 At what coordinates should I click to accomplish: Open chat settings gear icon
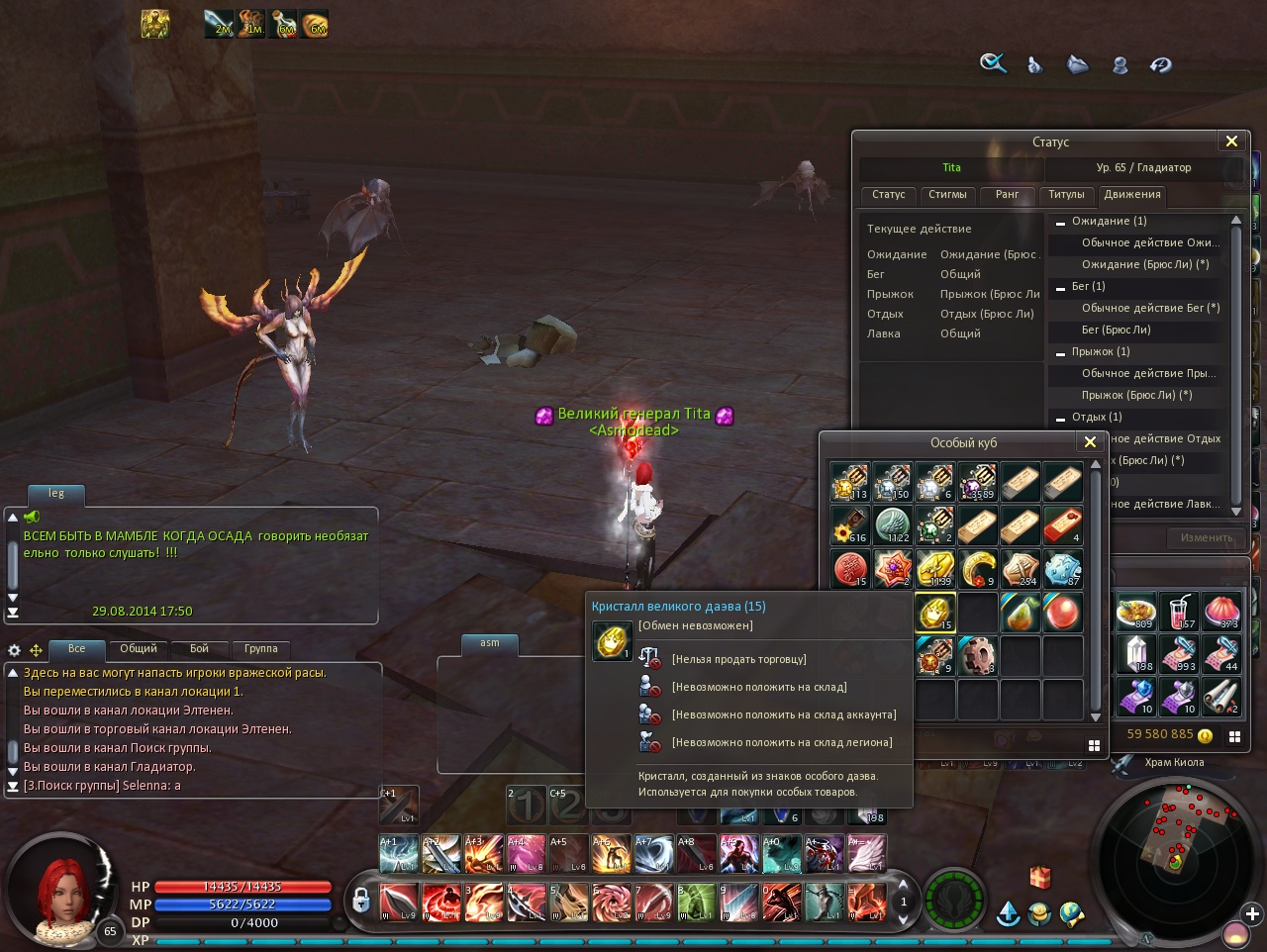[x=14, y=650]
